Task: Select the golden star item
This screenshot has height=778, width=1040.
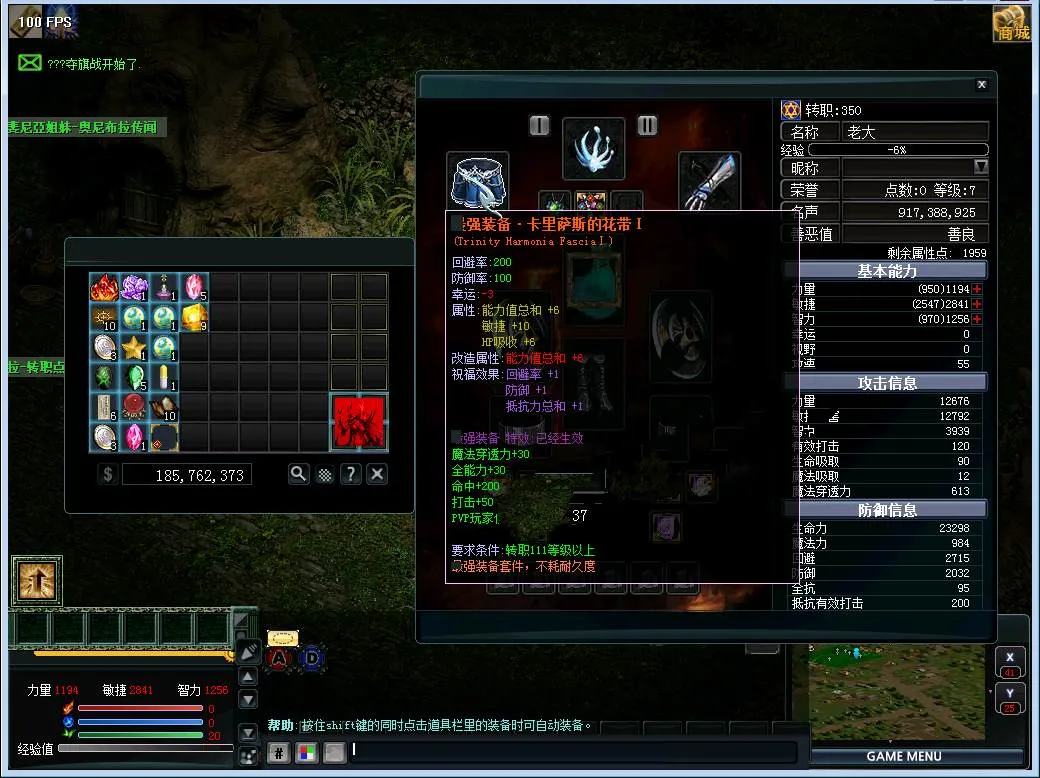Action: [x=134, y=348]
